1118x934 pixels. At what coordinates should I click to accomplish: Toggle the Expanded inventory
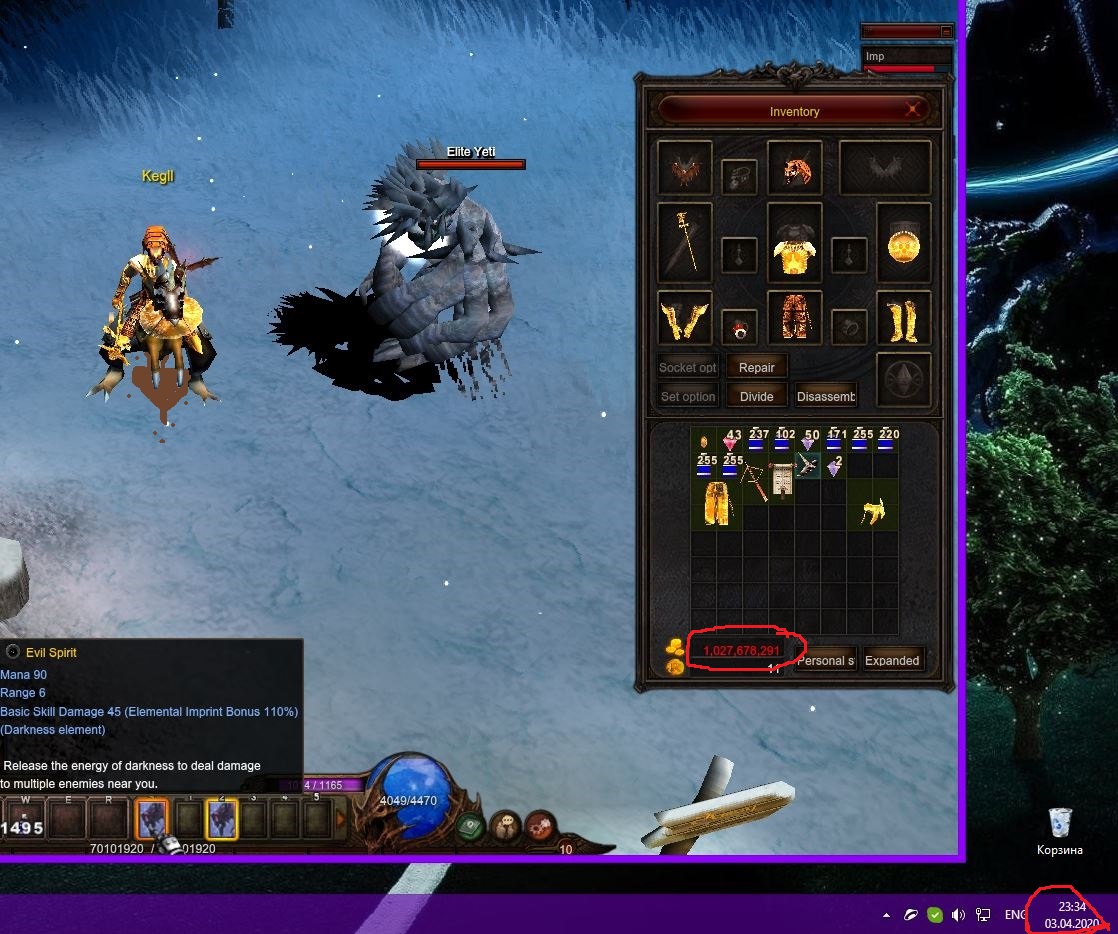click(892, 660)
